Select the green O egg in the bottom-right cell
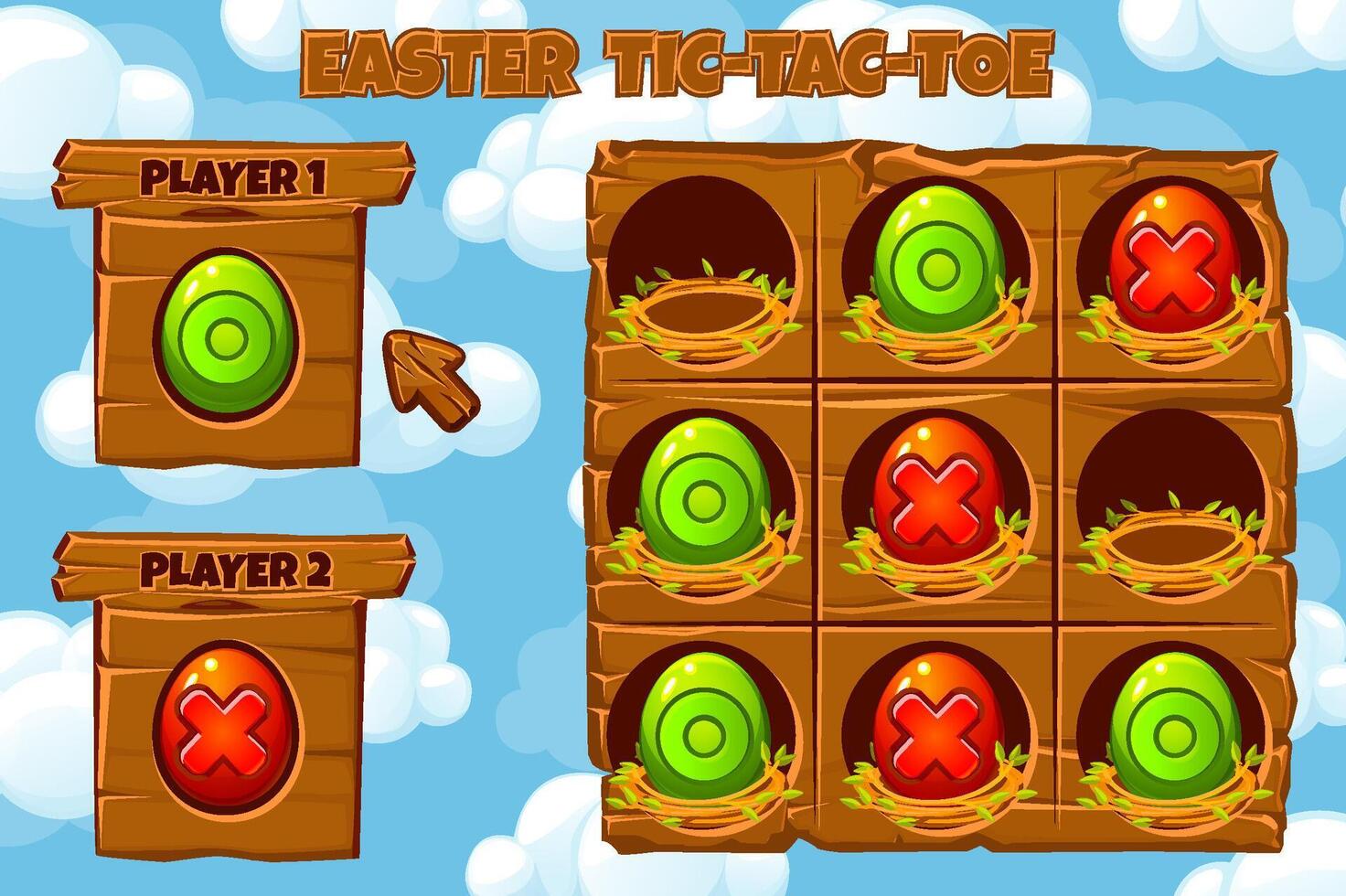The width and height of the screenshot is (1346, 896). 1173,731
